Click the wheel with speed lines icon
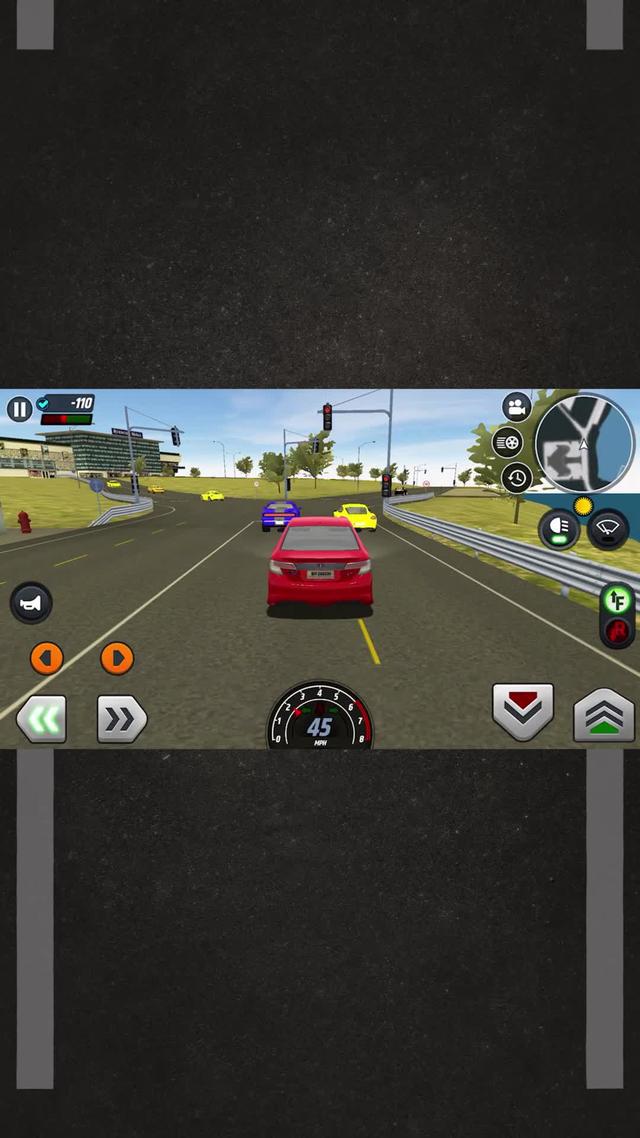 508,442
